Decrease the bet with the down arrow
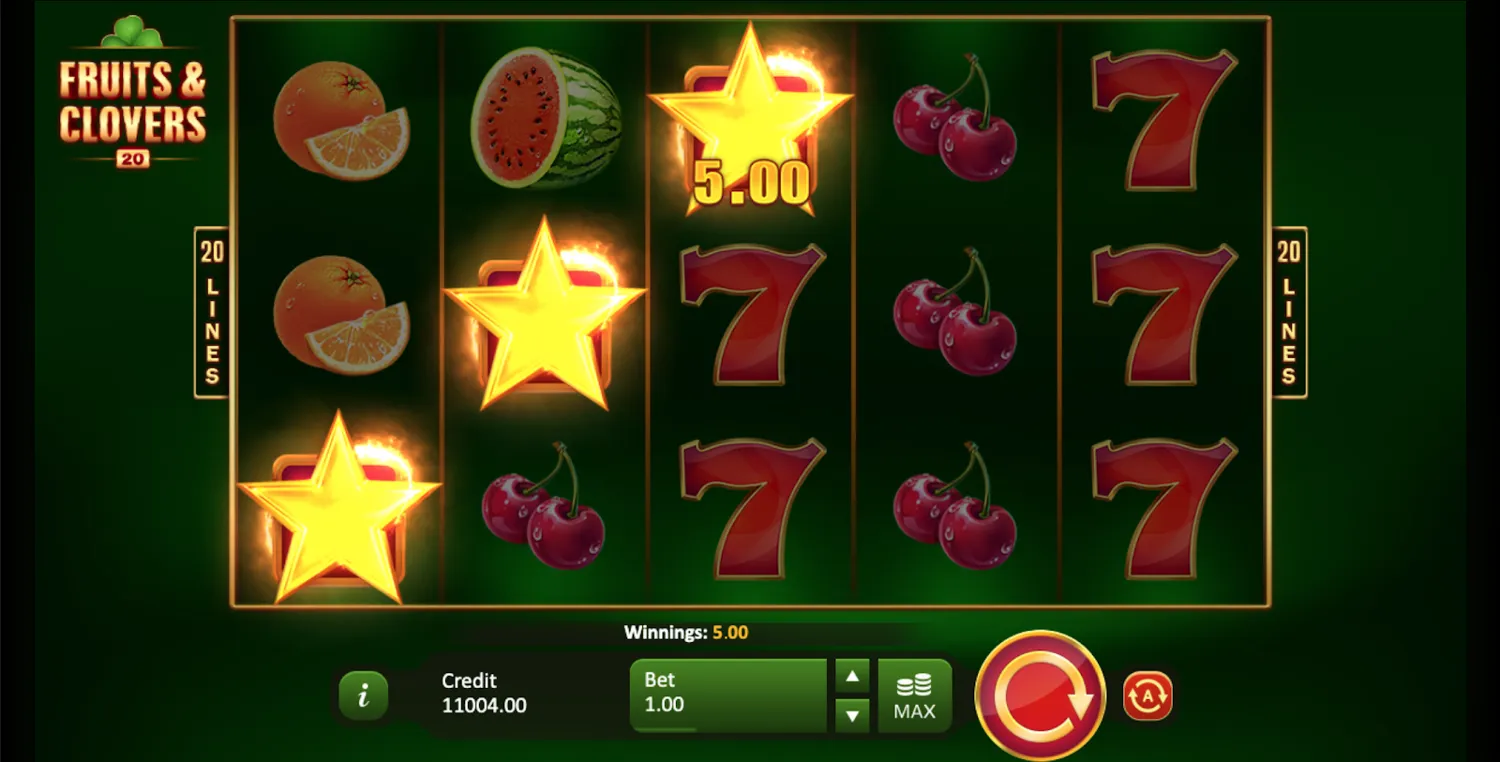1500x762 pixels. tap(852, 715)
